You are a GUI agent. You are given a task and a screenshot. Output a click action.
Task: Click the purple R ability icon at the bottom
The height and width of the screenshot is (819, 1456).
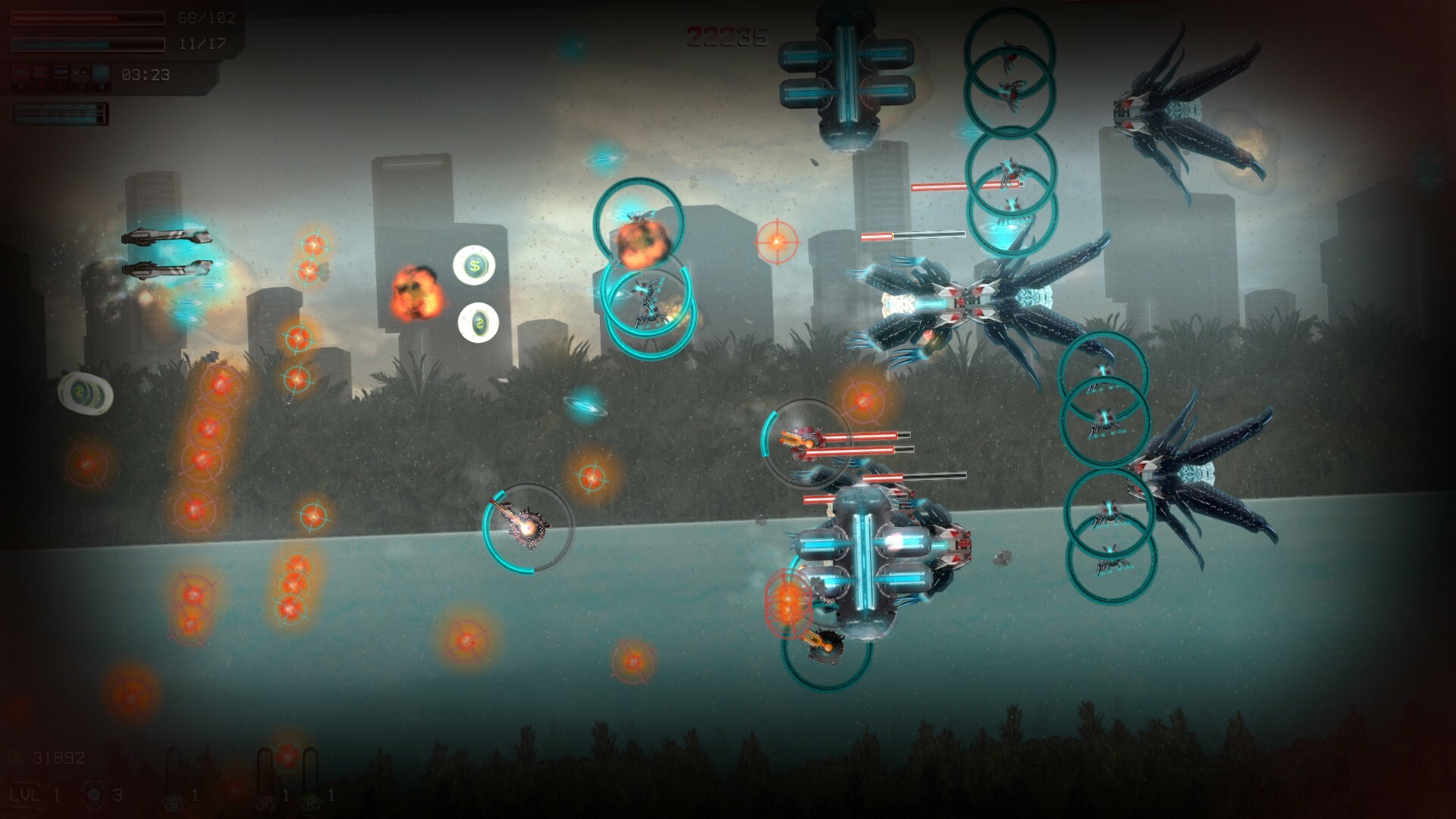point(265,802)
